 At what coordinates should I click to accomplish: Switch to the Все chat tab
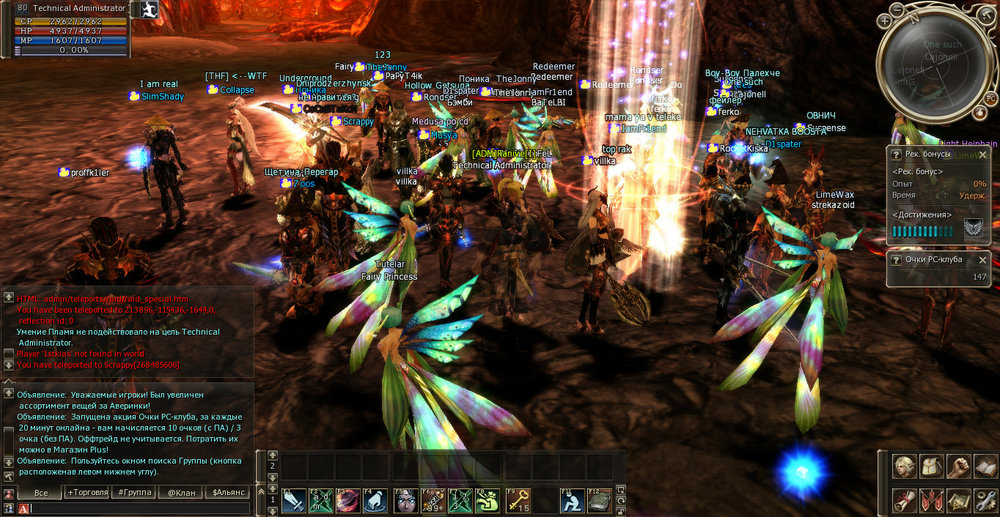pyautogui.click(x=41, y=493)
